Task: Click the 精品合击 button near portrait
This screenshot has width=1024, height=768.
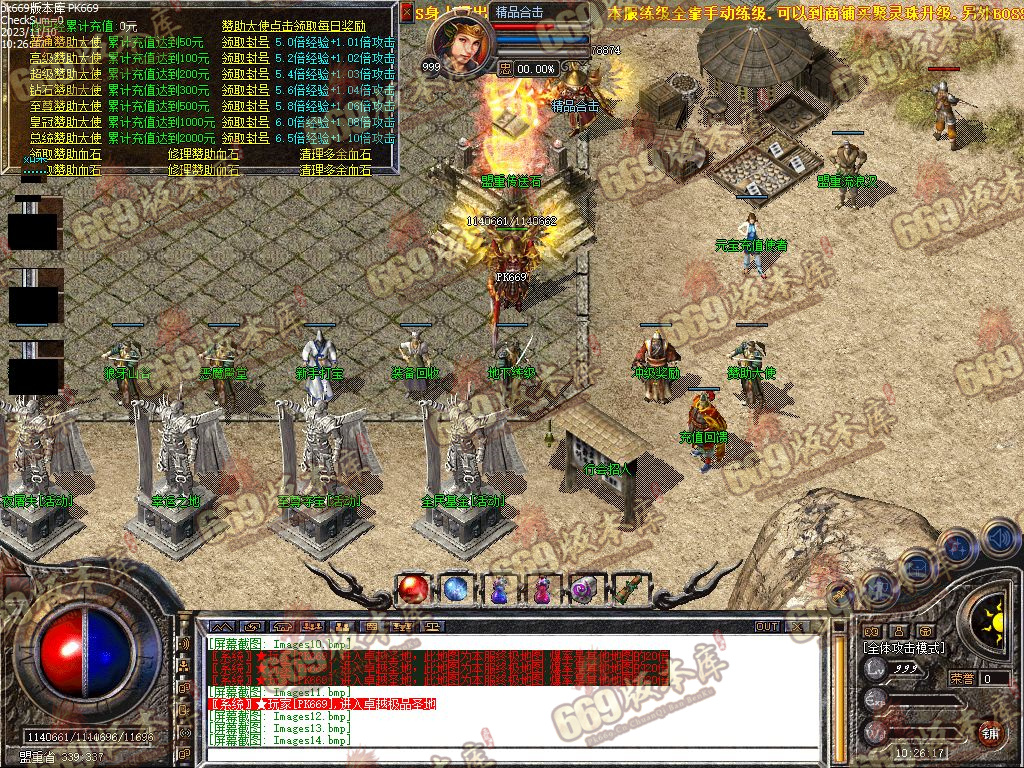Action: pyautogui.click(x=520, y=13)
